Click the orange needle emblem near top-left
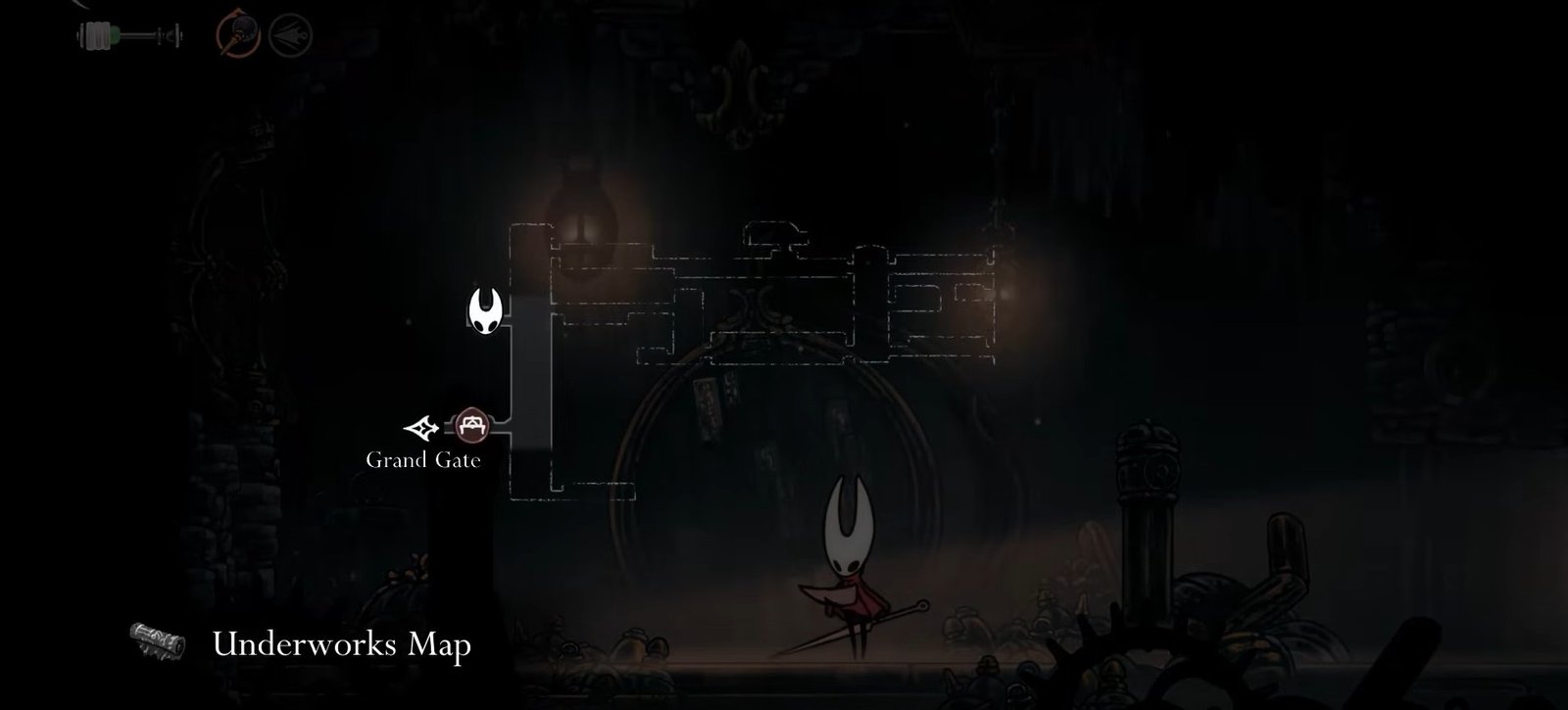This screenshot has width=1568, height=710. (x=238, y=32)
